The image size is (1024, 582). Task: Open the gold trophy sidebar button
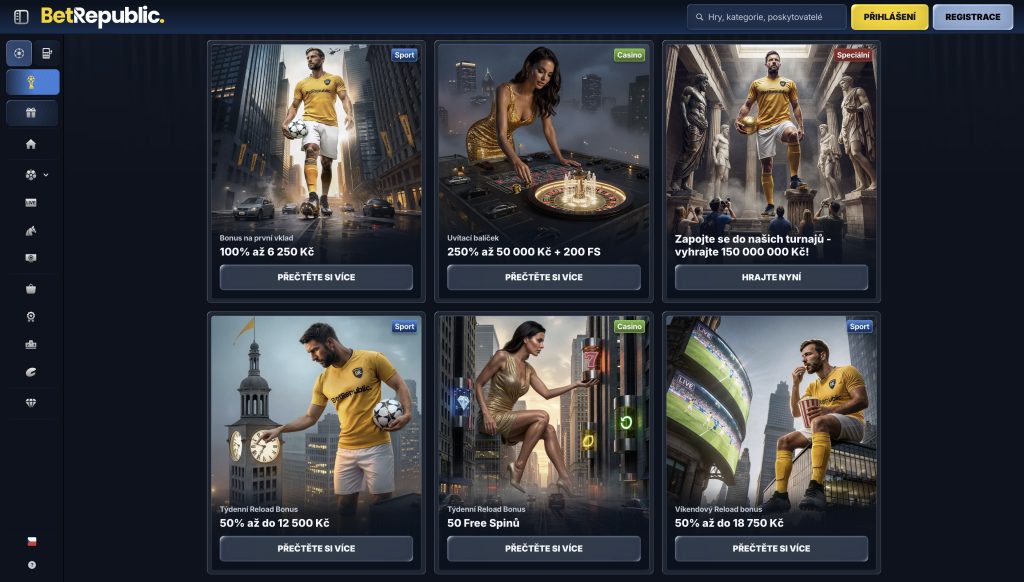(x=33, y=82)
